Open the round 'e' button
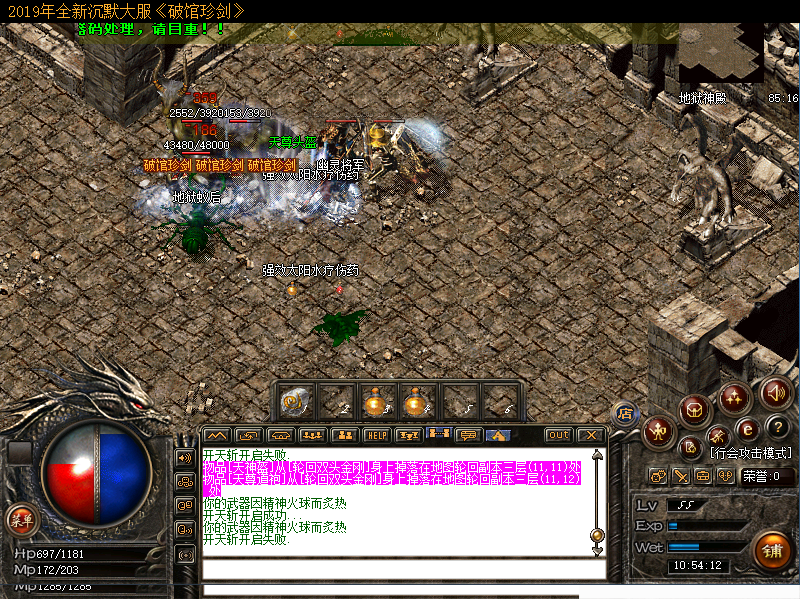The width and height of the screenshot is (800, 599). point(746,430)
